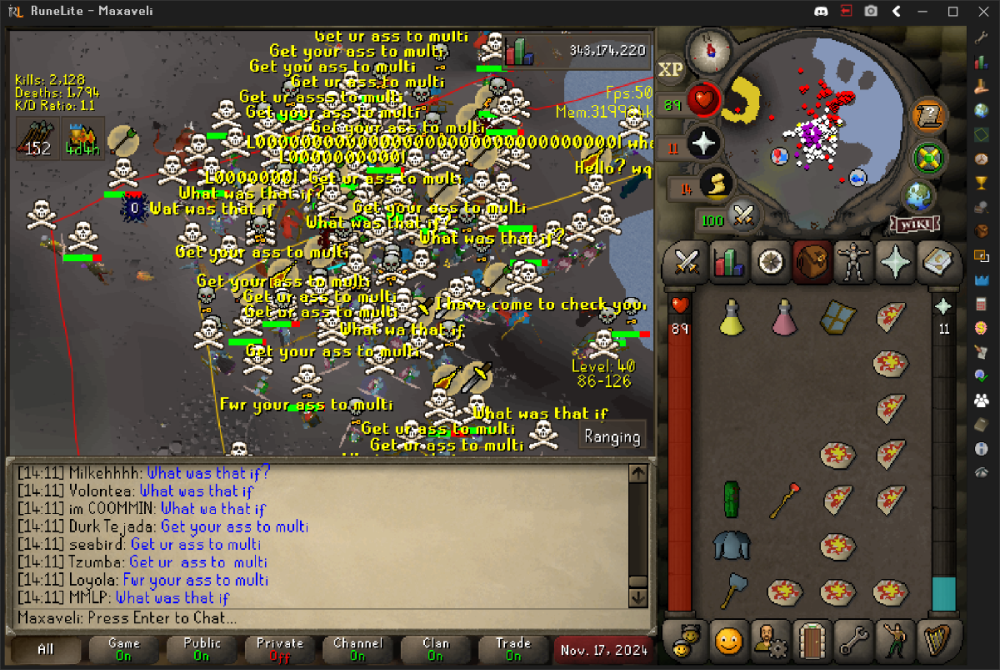Click the XP drops button
The image size is (1000, 670).
click(670, 69)
